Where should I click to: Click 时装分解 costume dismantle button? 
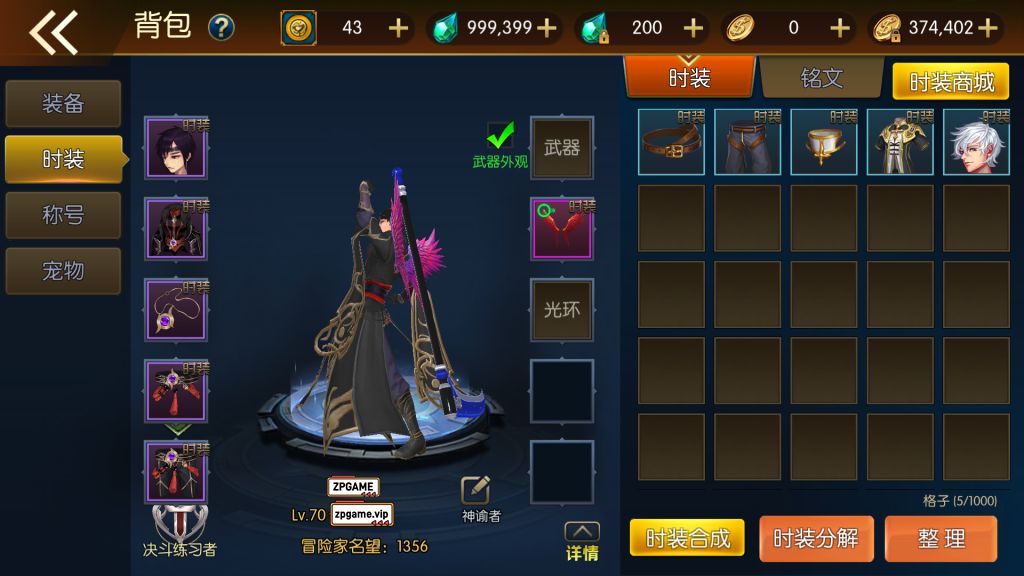(x=815, y=538)
